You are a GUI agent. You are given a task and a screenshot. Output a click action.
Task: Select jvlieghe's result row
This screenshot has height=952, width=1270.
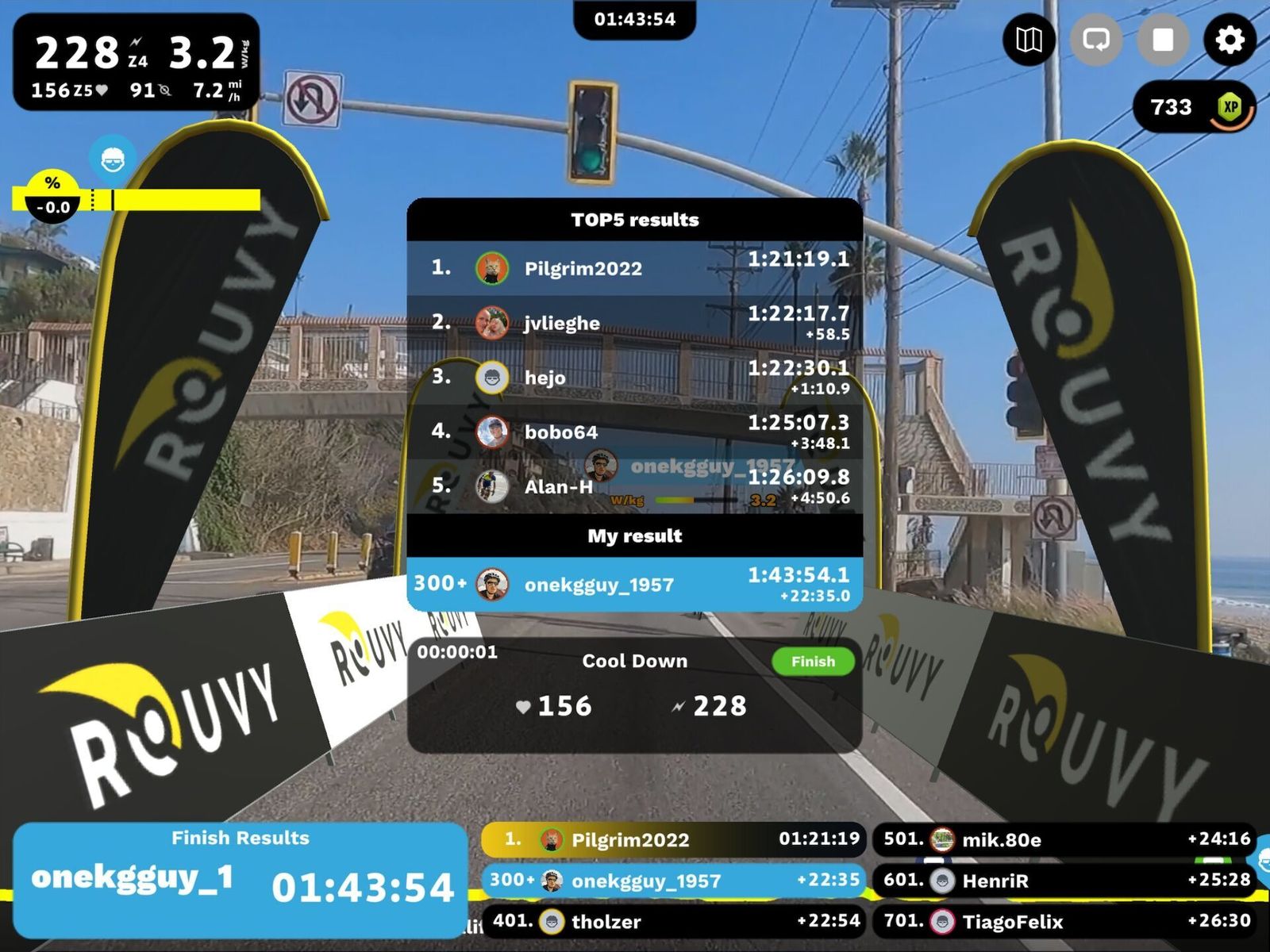pyautogui.click(x=634, y=323)
